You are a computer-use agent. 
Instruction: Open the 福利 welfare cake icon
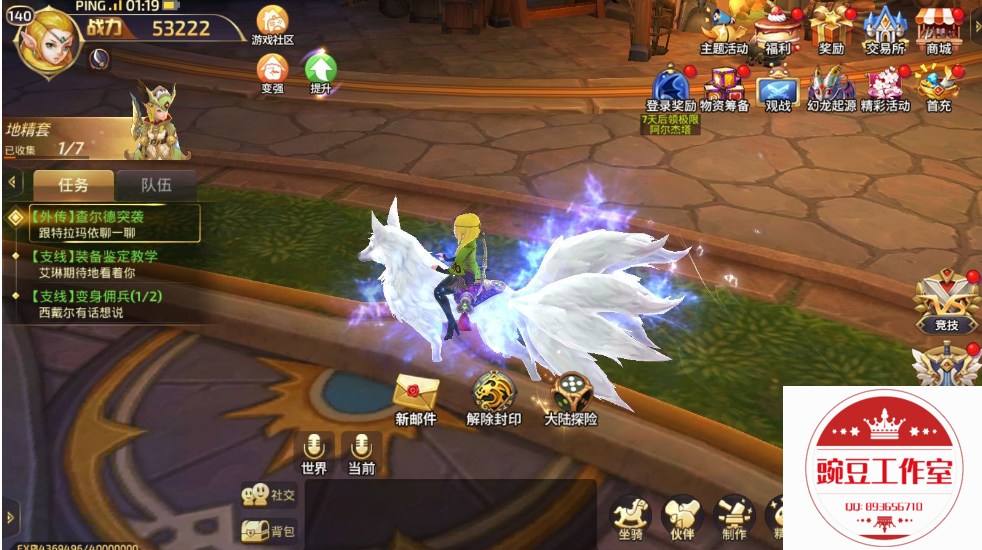(x=777, y=27)
